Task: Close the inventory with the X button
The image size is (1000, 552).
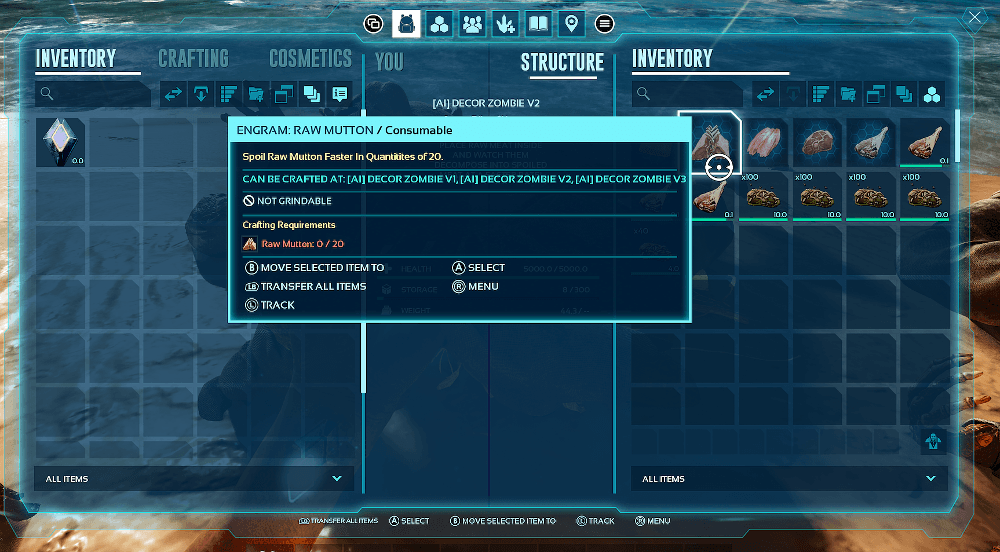Action: (x=975, y=18)
